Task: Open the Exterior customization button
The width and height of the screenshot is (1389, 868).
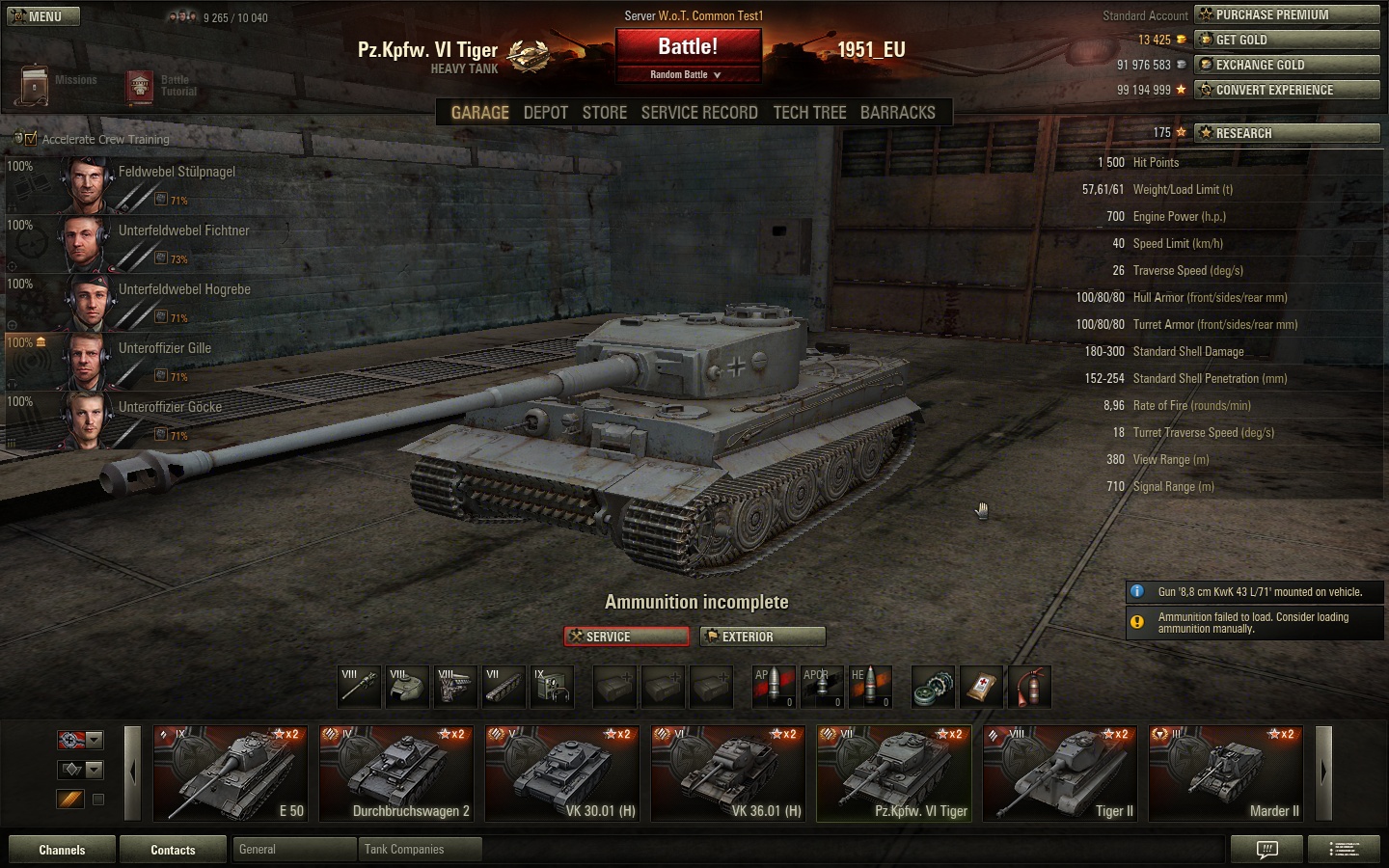Action: [763, 637]
